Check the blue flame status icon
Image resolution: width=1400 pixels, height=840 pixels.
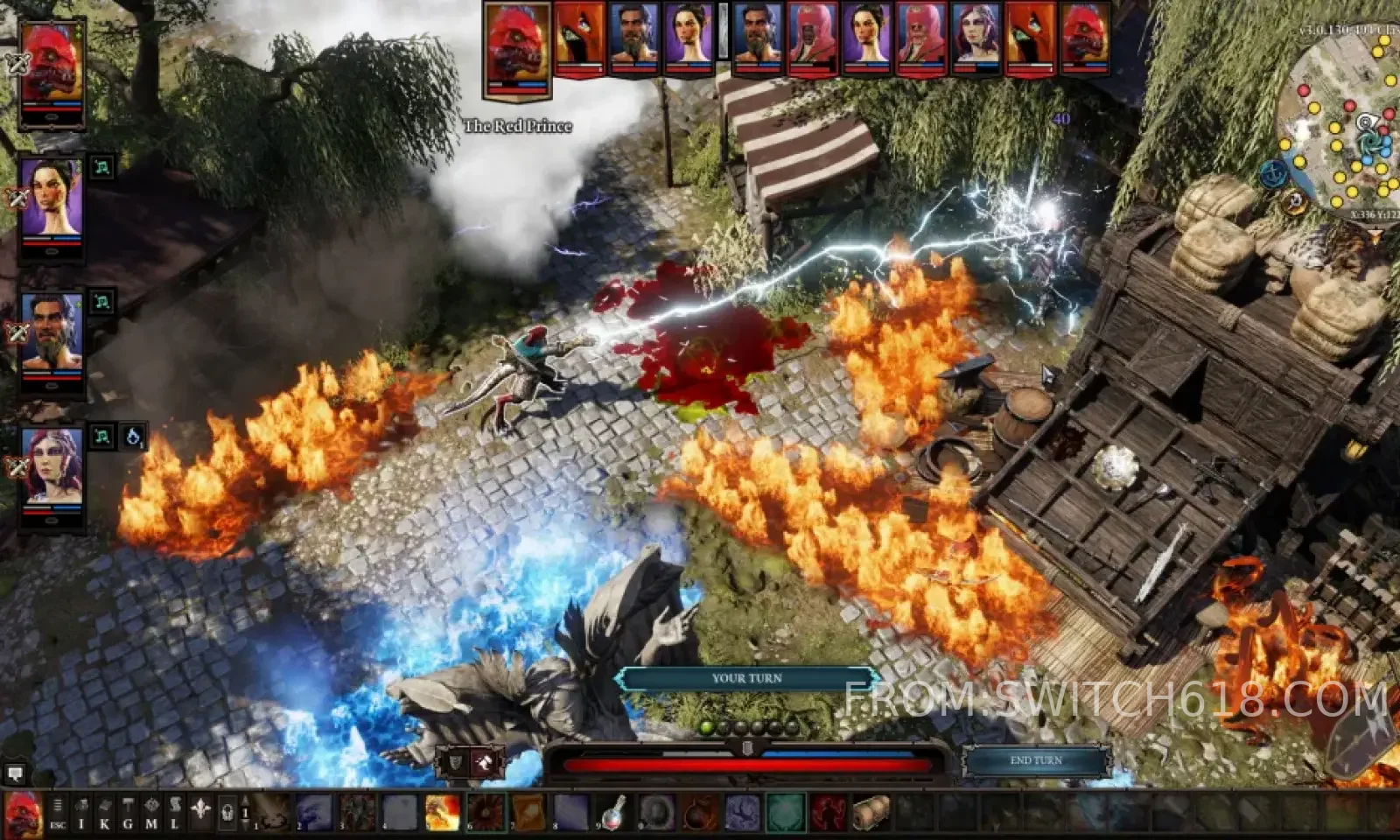tap(133, 436)
